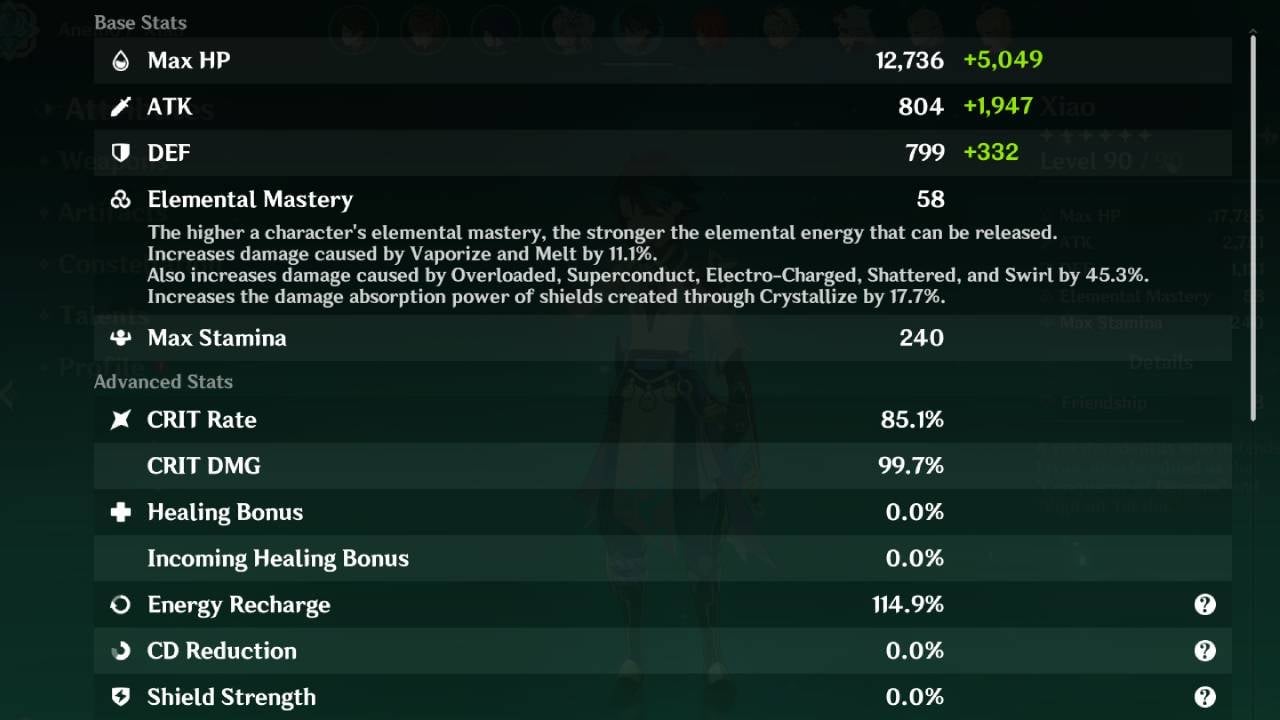Click the Max Stamina icon
1280x720 pixels.
click(119, 338)
